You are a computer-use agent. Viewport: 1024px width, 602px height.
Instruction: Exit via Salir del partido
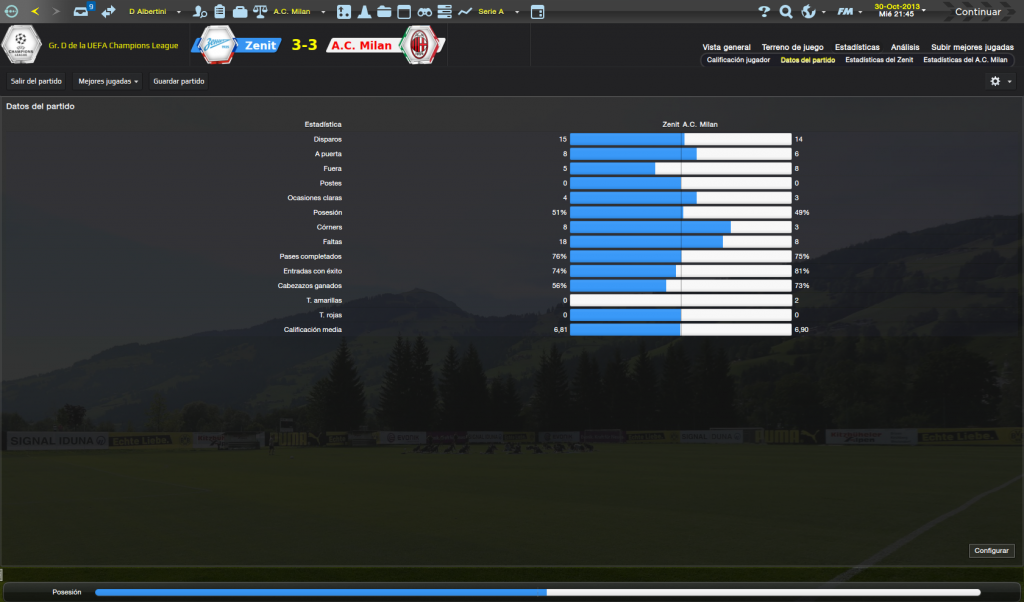[x=37, y=81]
